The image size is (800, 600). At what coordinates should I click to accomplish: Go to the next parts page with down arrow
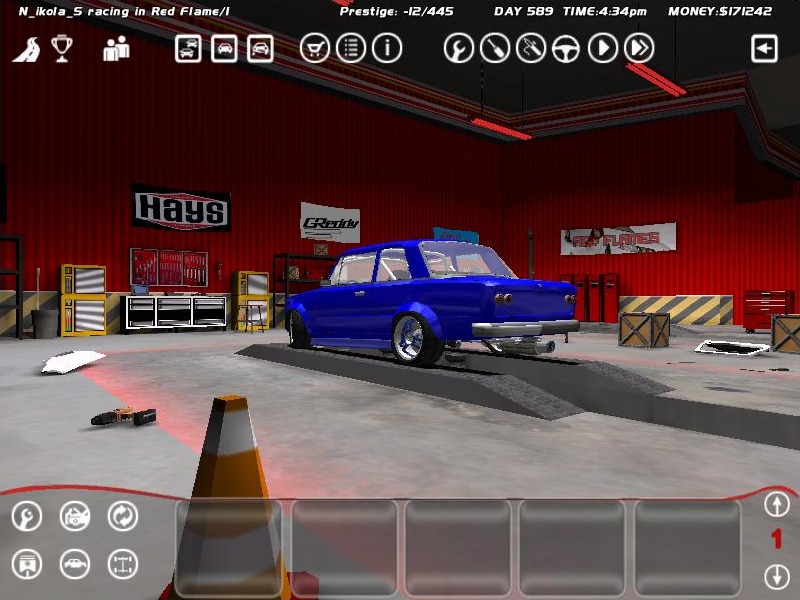[x=776, y=576]
